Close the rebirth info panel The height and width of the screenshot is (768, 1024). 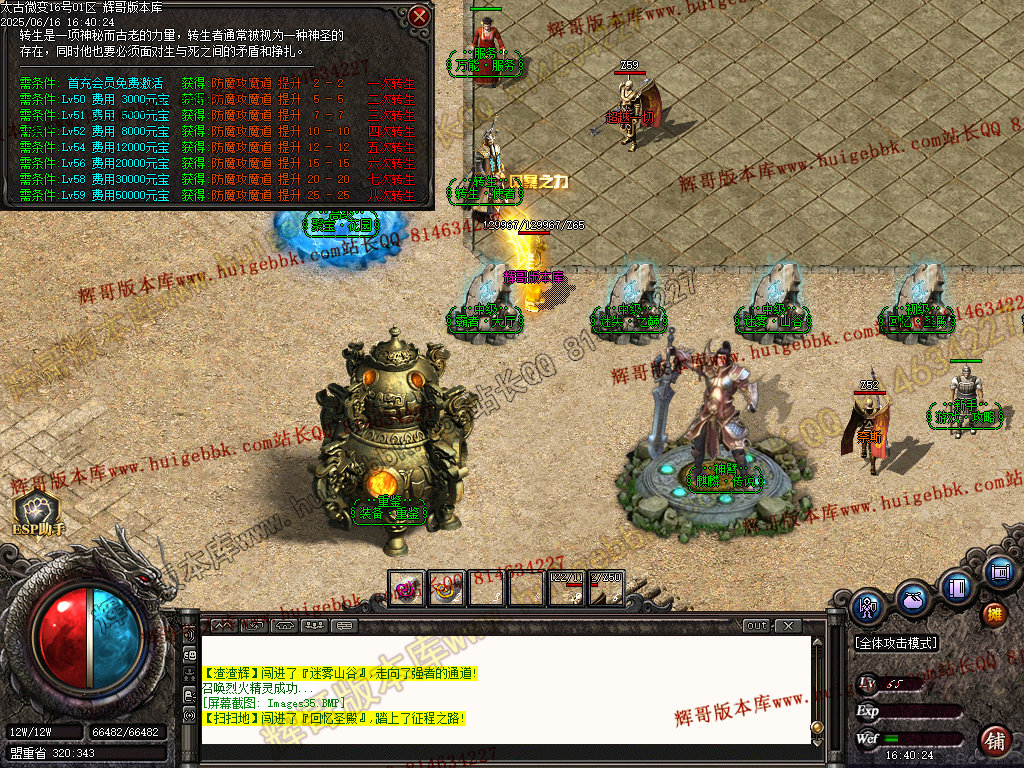(x=420, y=16)
